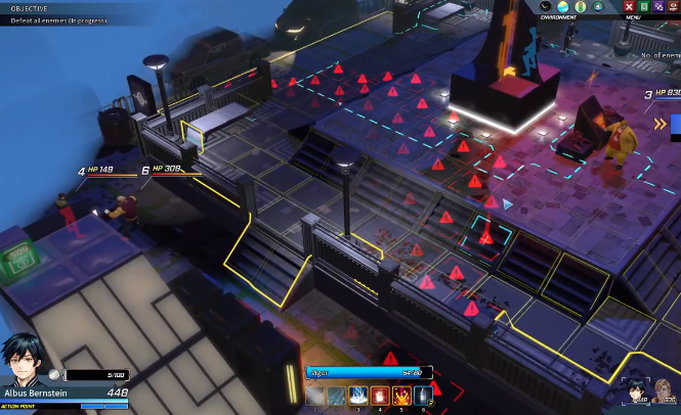681x415 pixels.
Task: Open the green menu icon
Action: point(643,7)
